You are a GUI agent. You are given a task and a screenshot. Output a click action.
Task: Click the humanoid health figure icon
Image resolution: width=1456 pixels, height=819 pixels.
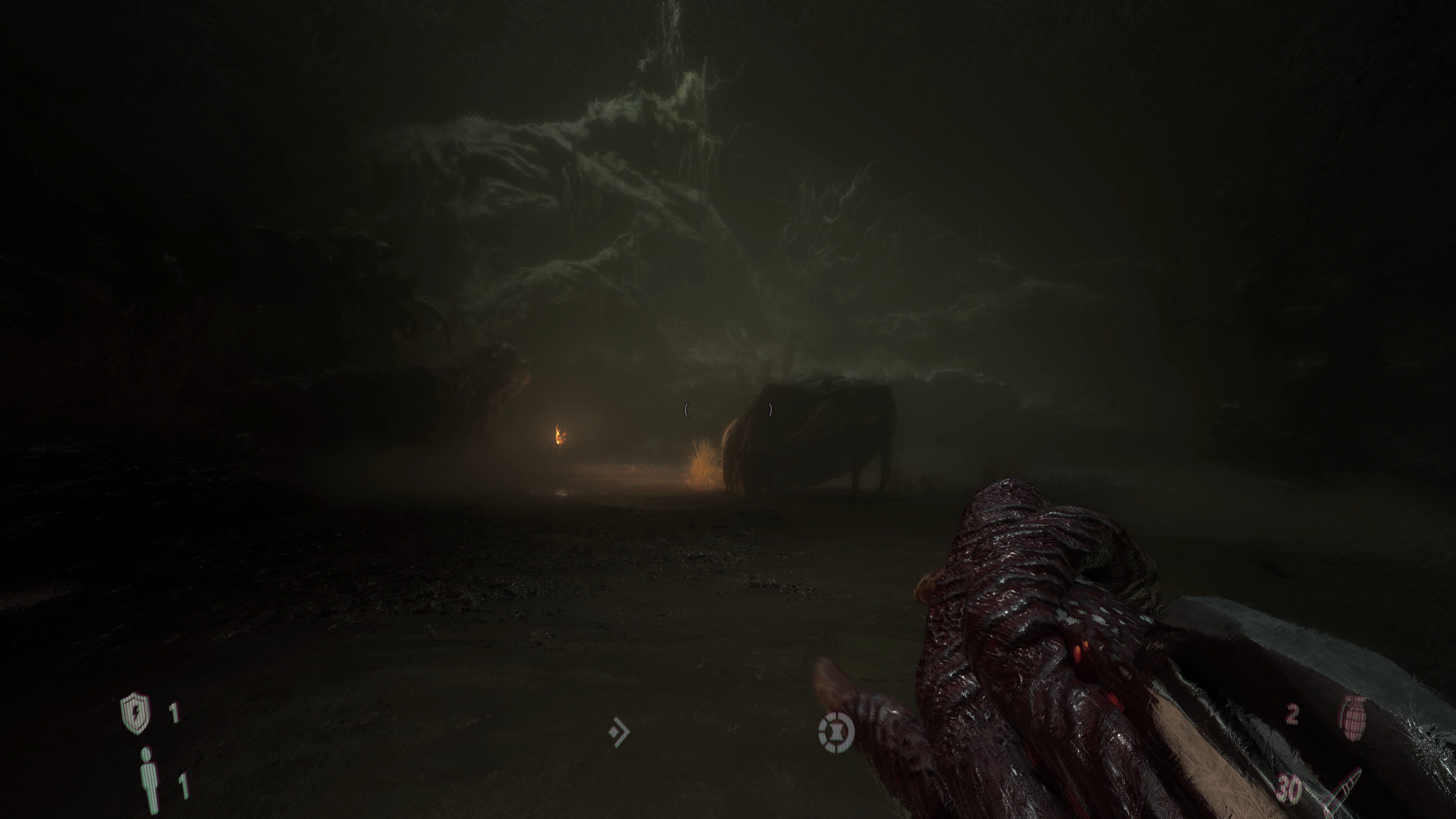(149, 781)
